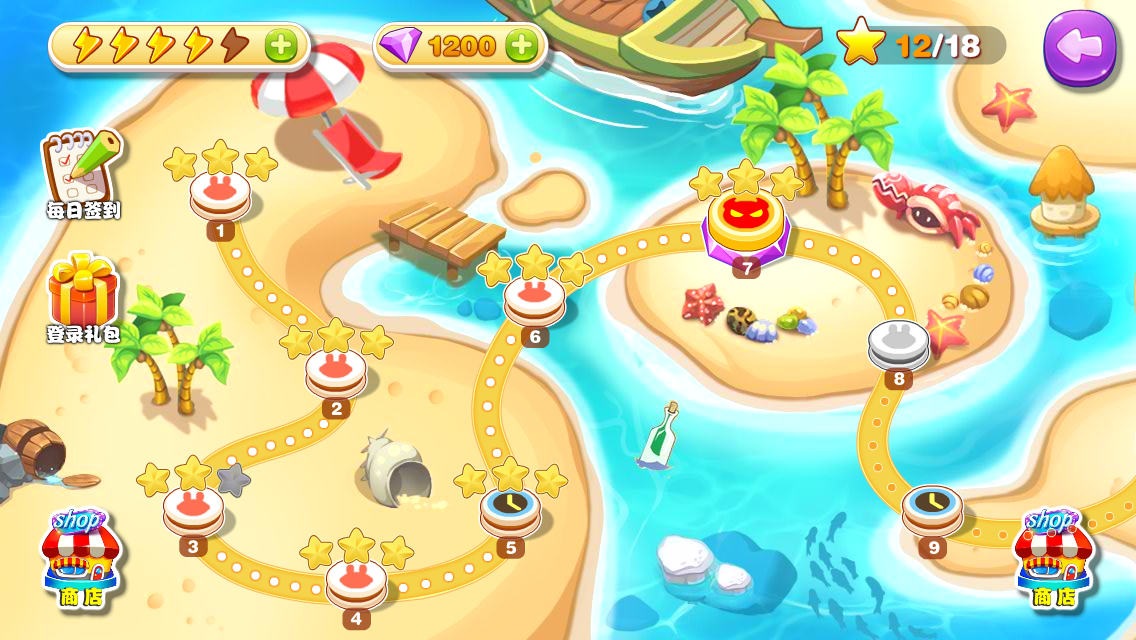Select level 3 node
The height and width of the screenshot is (640, 1136).
pos(193,509)
